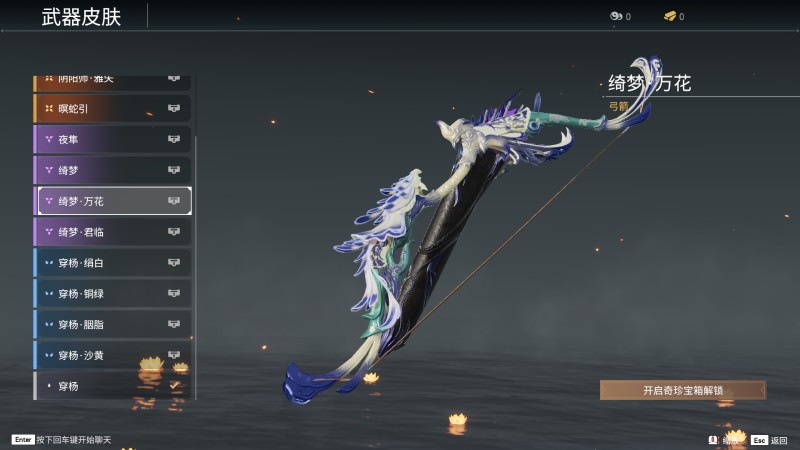Choose the 穿杨·绢白 skin
800x450 pixels.
click(x=112, y=263)
